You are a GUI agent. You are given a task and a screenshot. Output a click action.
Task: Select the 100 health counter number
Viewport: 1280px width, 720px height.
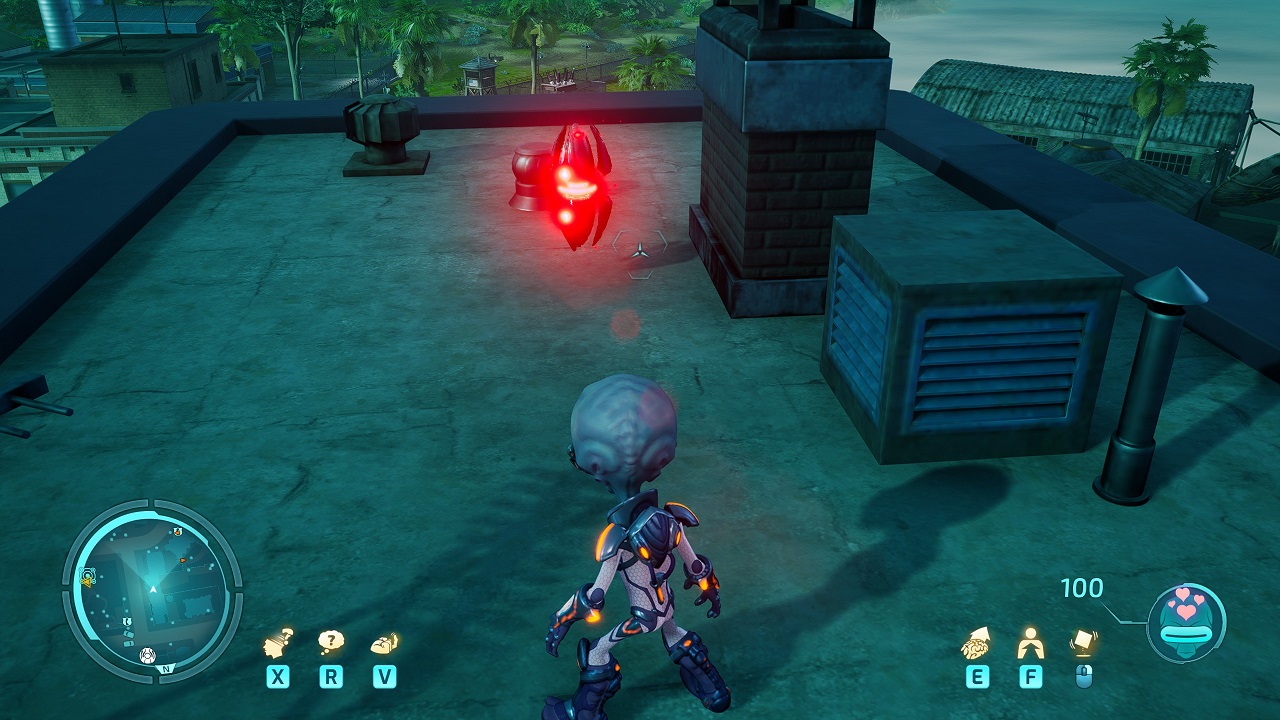click(x=1084, y=589)
